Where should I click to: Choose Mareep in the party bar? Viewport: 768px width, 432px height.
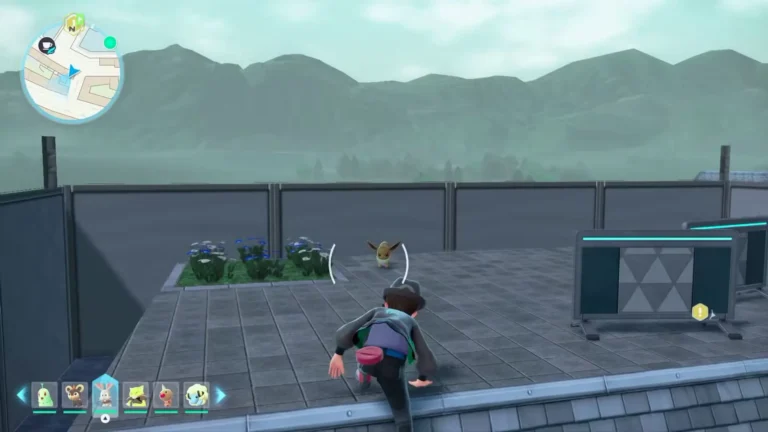tap(196, 396)
